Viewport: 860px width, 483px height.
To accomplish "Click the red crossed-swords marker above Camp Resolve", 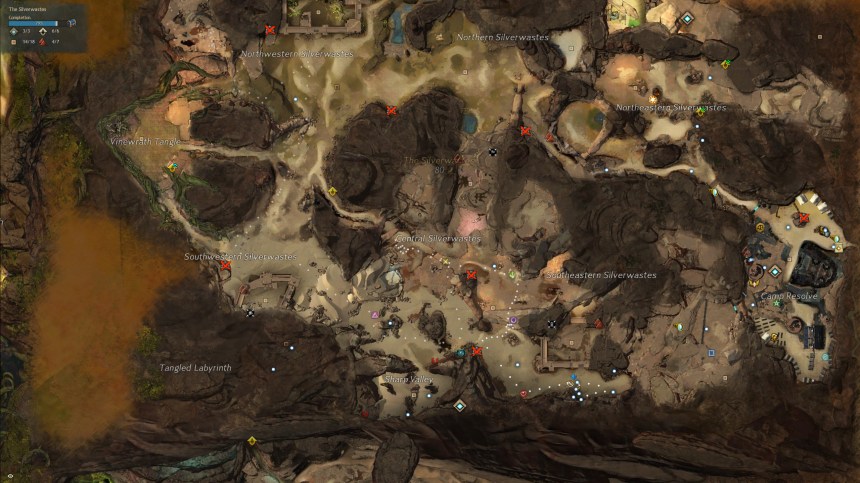I will (803, 217).
